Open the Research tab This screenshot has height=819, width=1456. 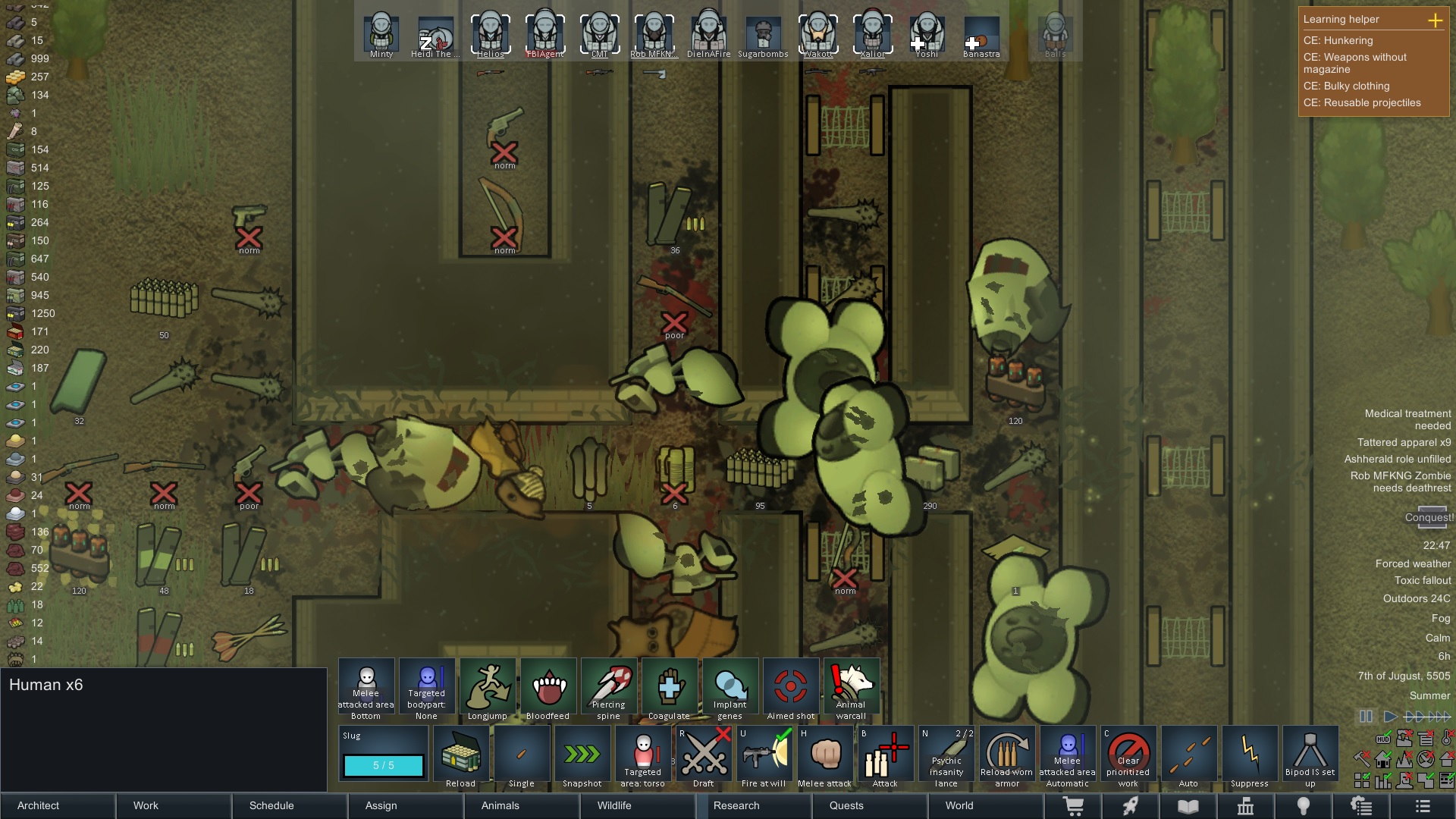tap(736, 806)
